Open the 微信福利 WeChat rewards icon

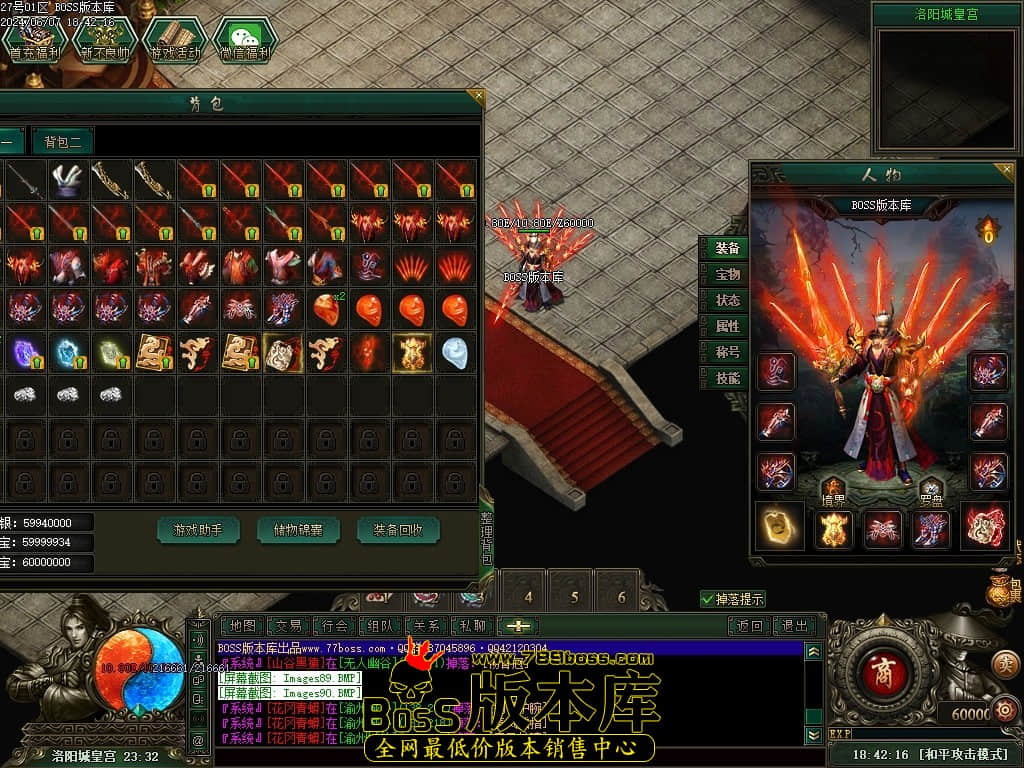click(245, 40)
